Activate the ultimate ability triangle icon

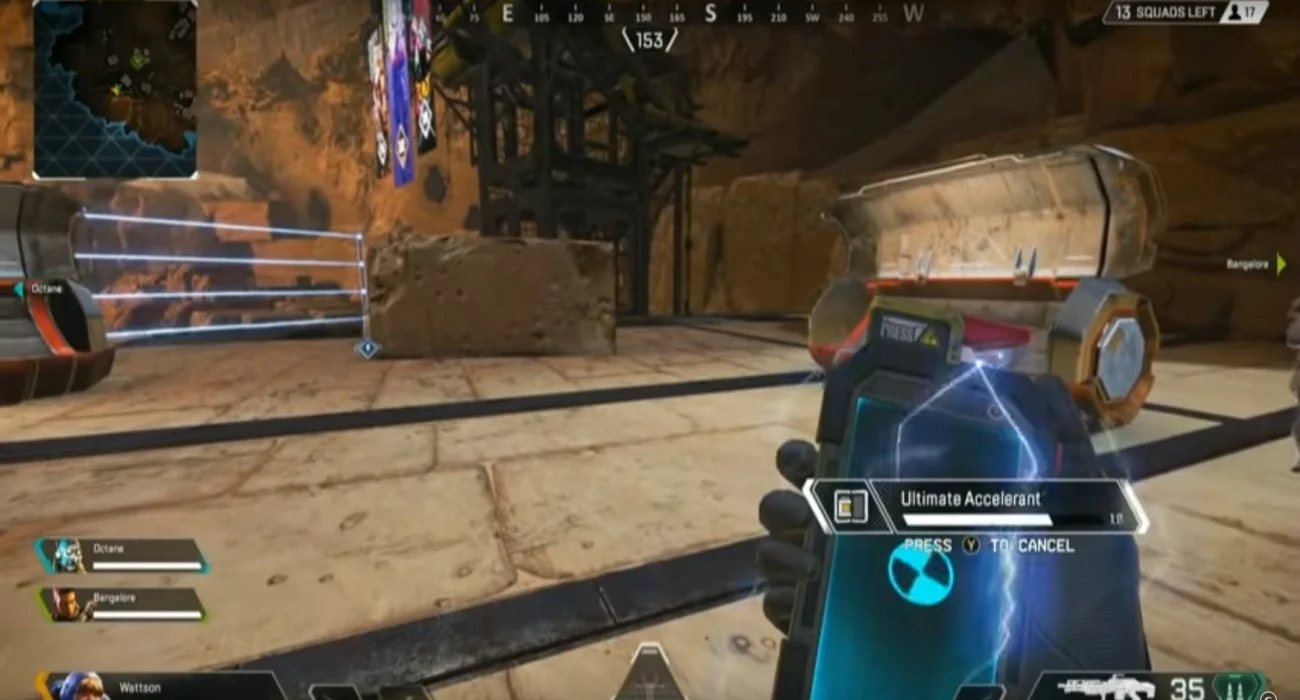(650, 677)
